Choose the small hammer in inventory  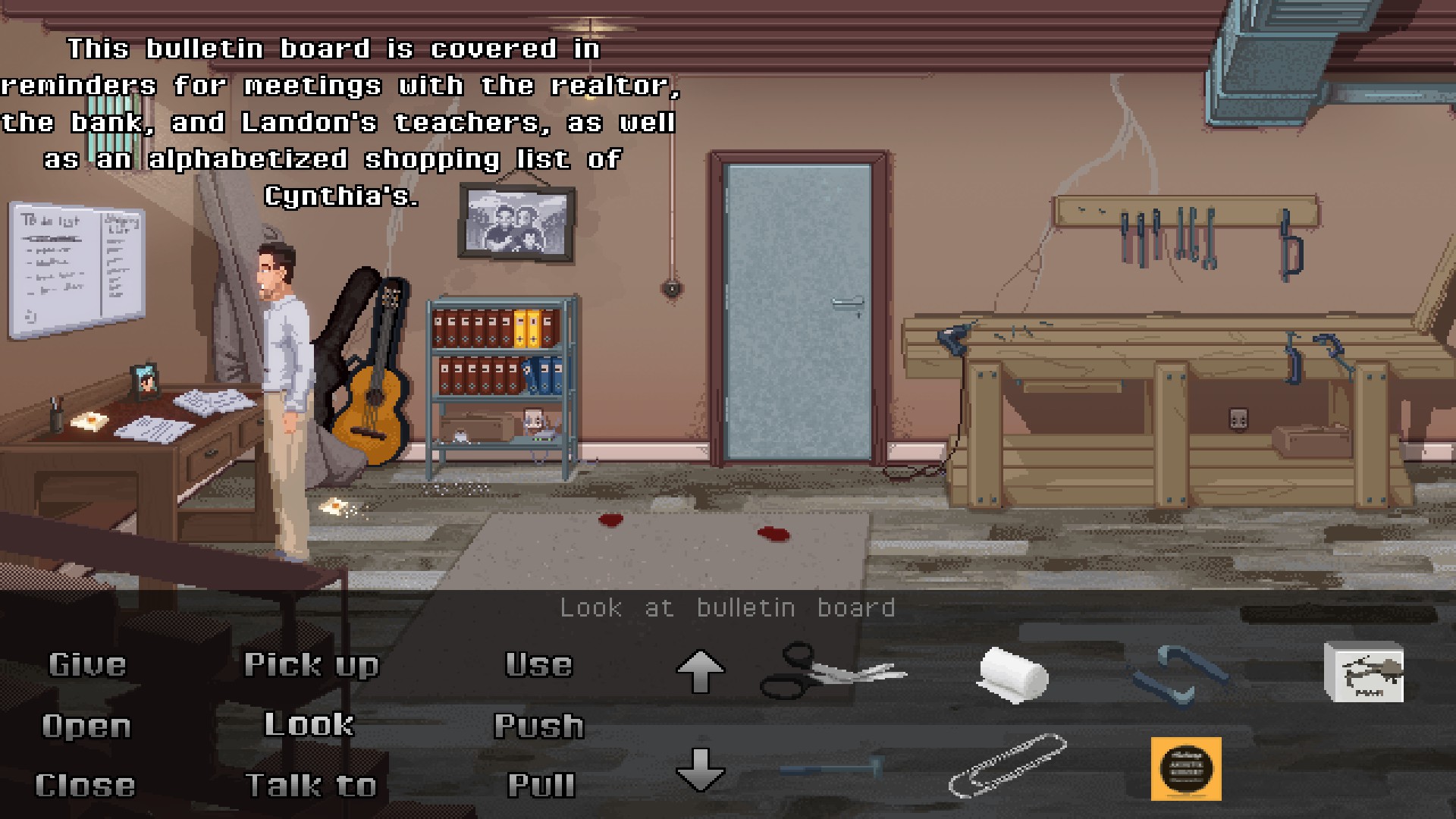[x=830, y=768]
